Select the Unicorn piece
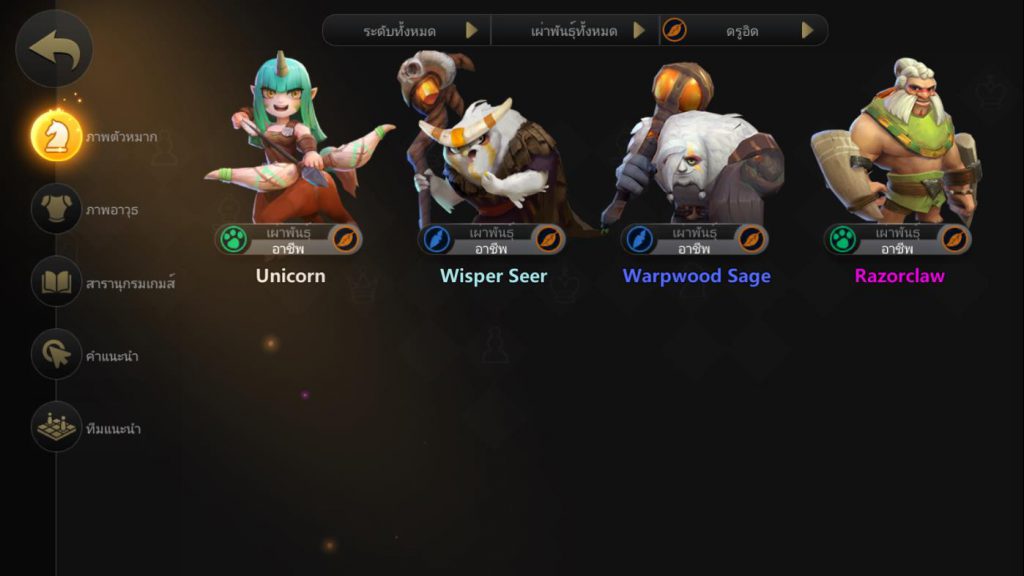This screenshot has width=1024, height=576. [x=290, y=150]
